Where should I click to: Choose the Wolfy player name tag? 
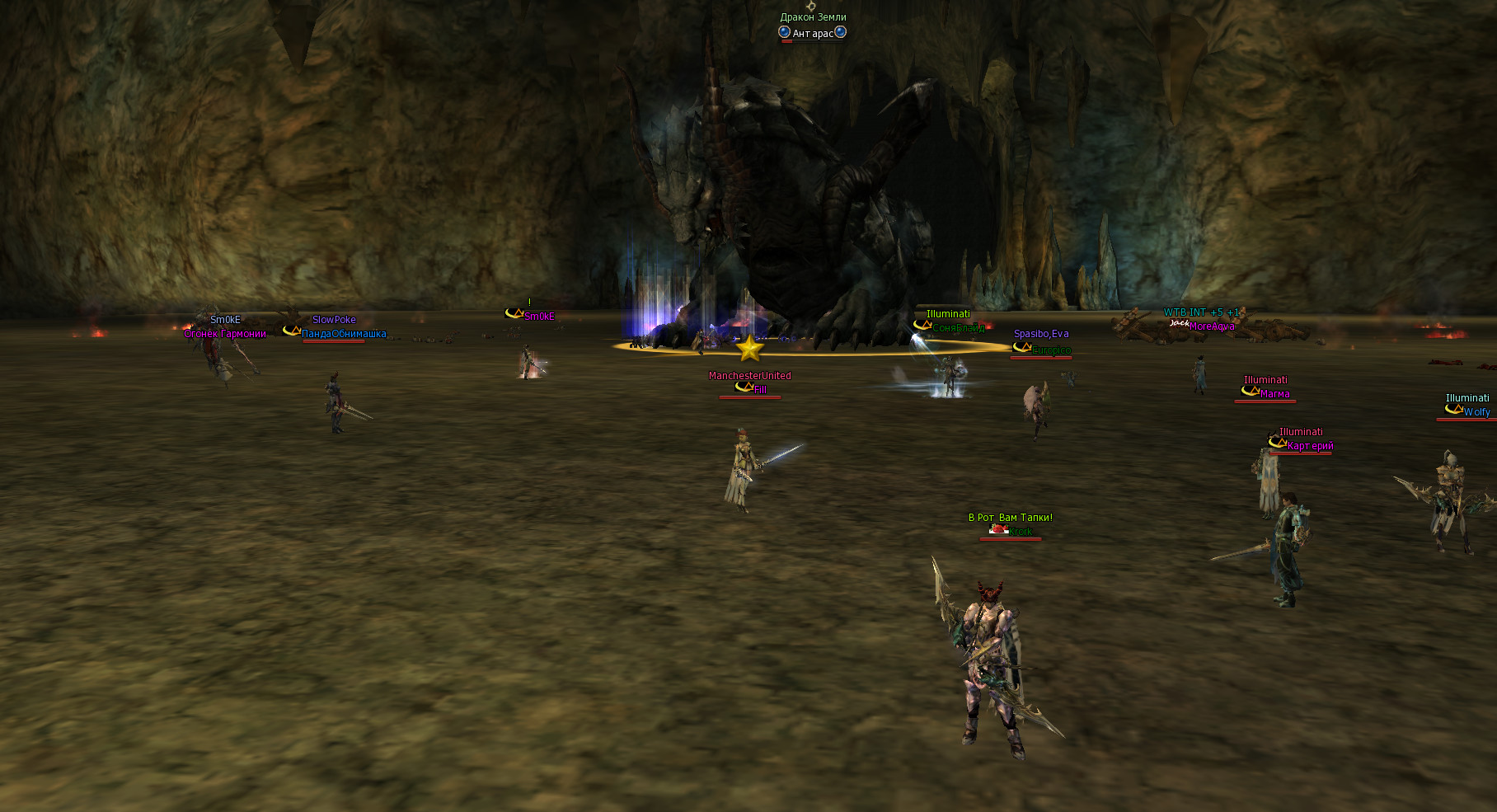pos(1476,412)
